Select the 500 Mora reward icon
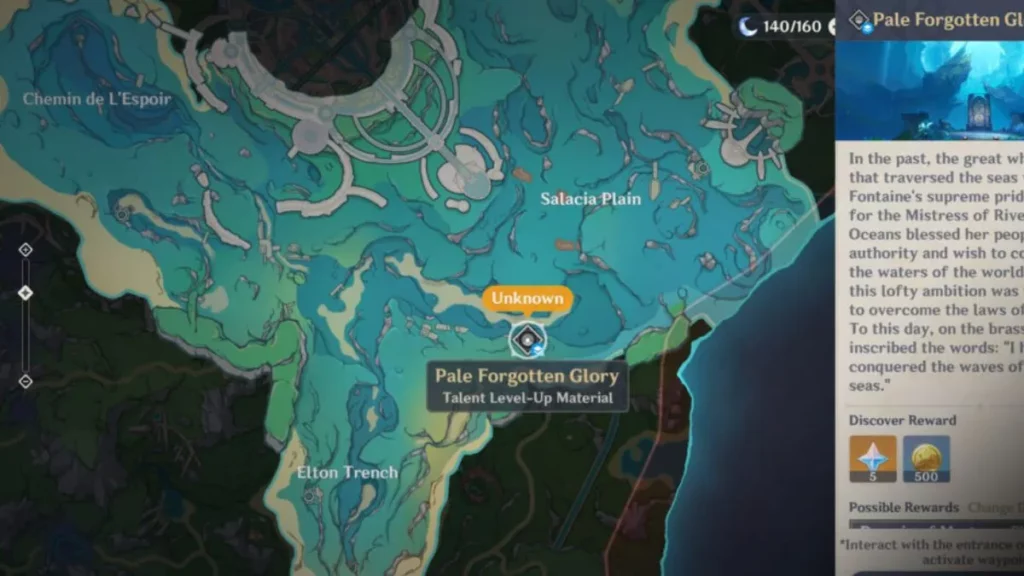 [927, 459]
